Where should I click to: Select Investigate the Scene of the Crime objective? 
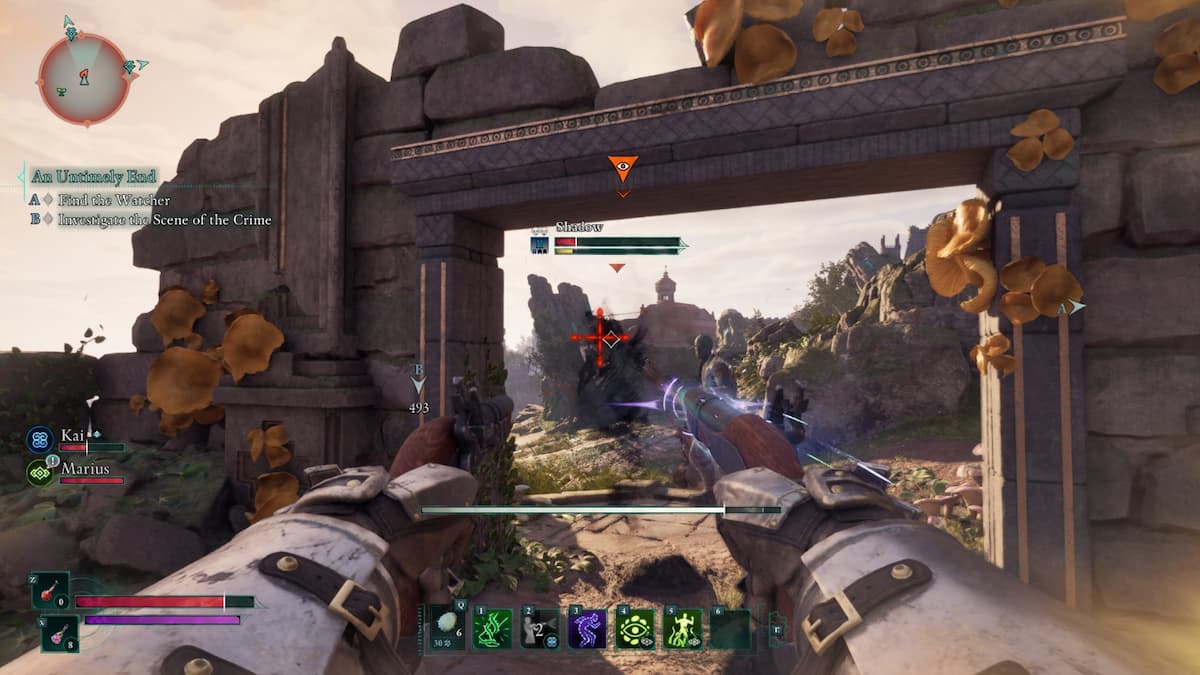pos(164,220)
